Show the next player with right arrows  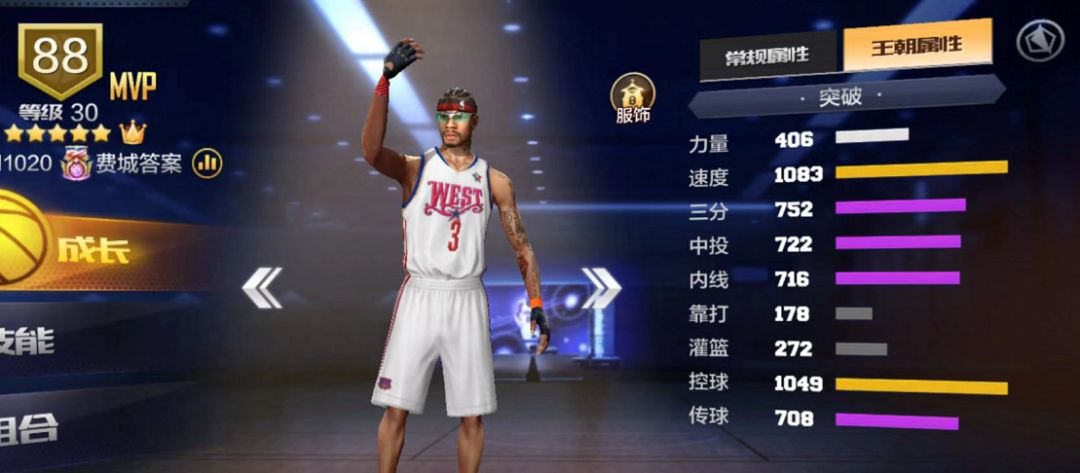pos(601,288)
